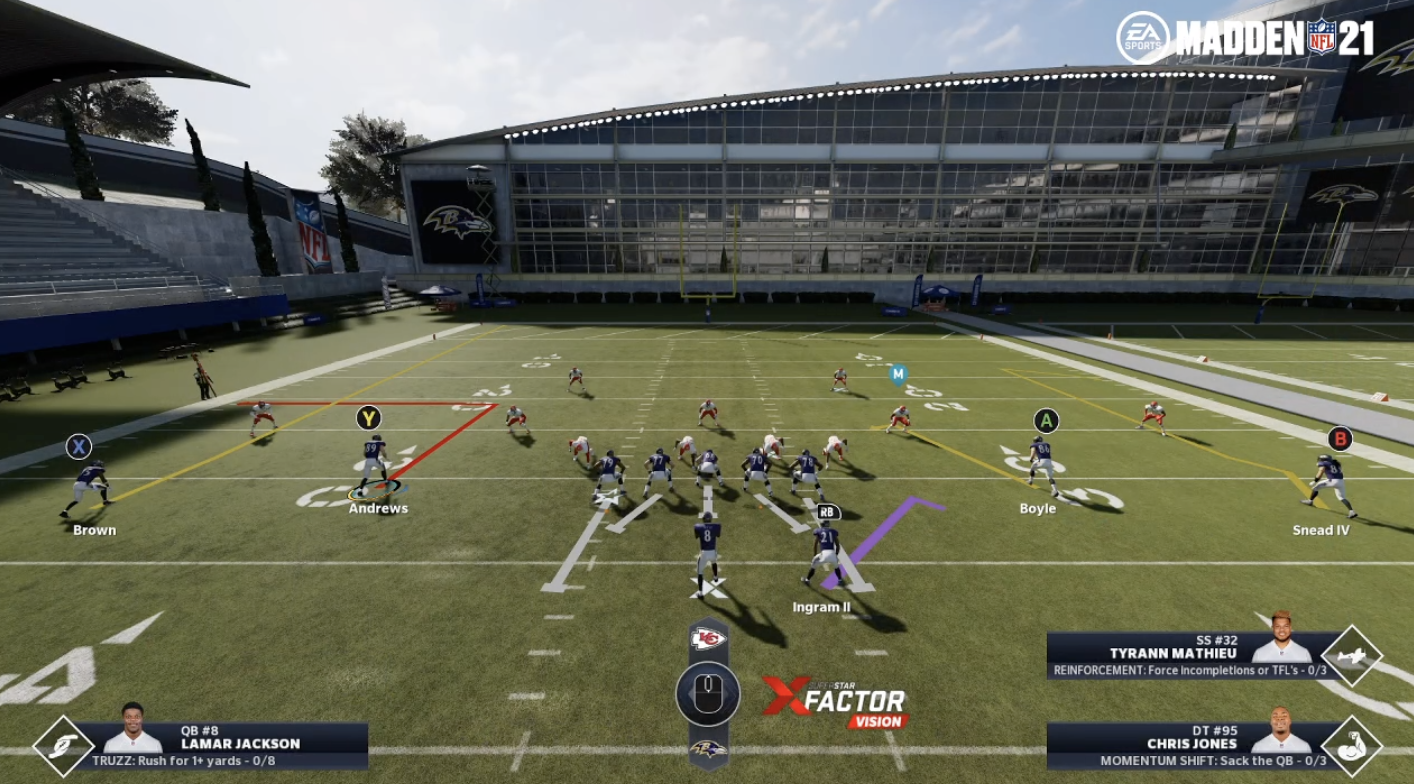1414x784 pixels.
Task: Pick the receiver label Snead IV
Action: pos(1320,530)
